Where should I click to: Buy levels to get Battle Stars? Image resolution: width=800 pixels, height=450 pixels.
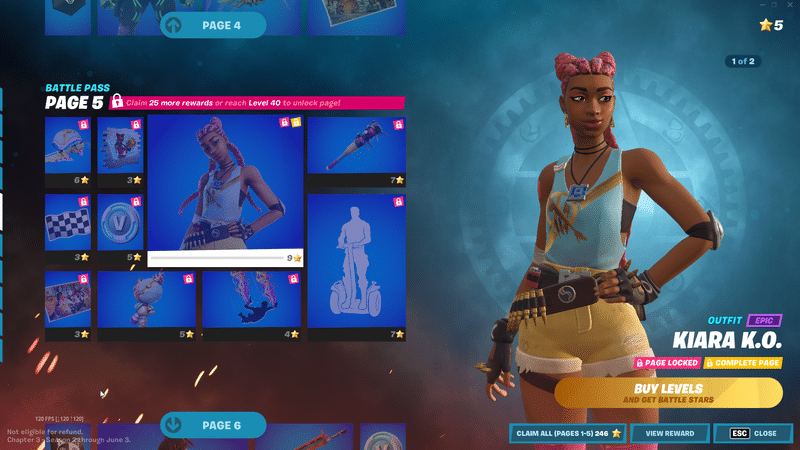pos(668,393)
